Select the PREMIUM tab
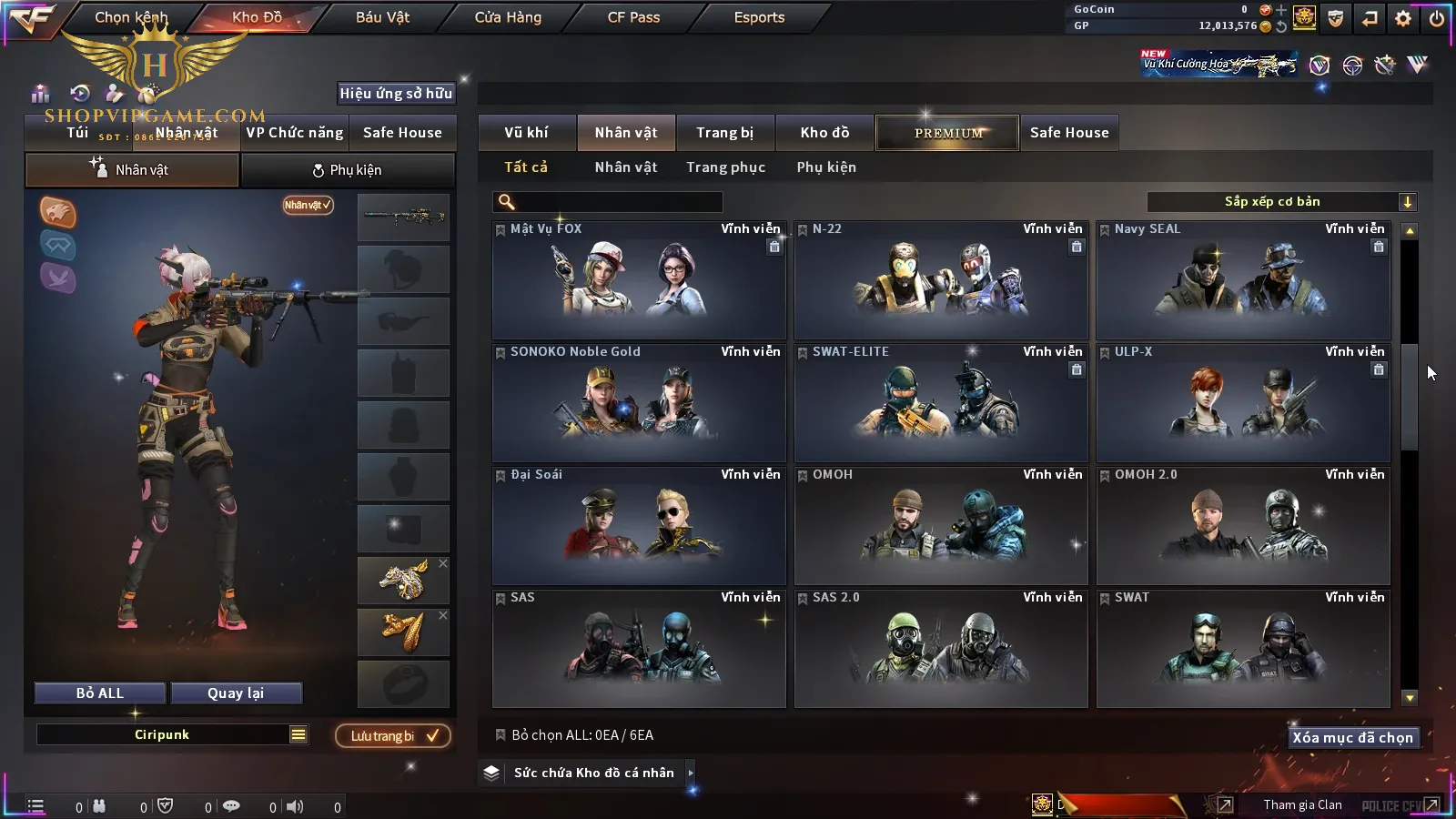 point(947,133)
